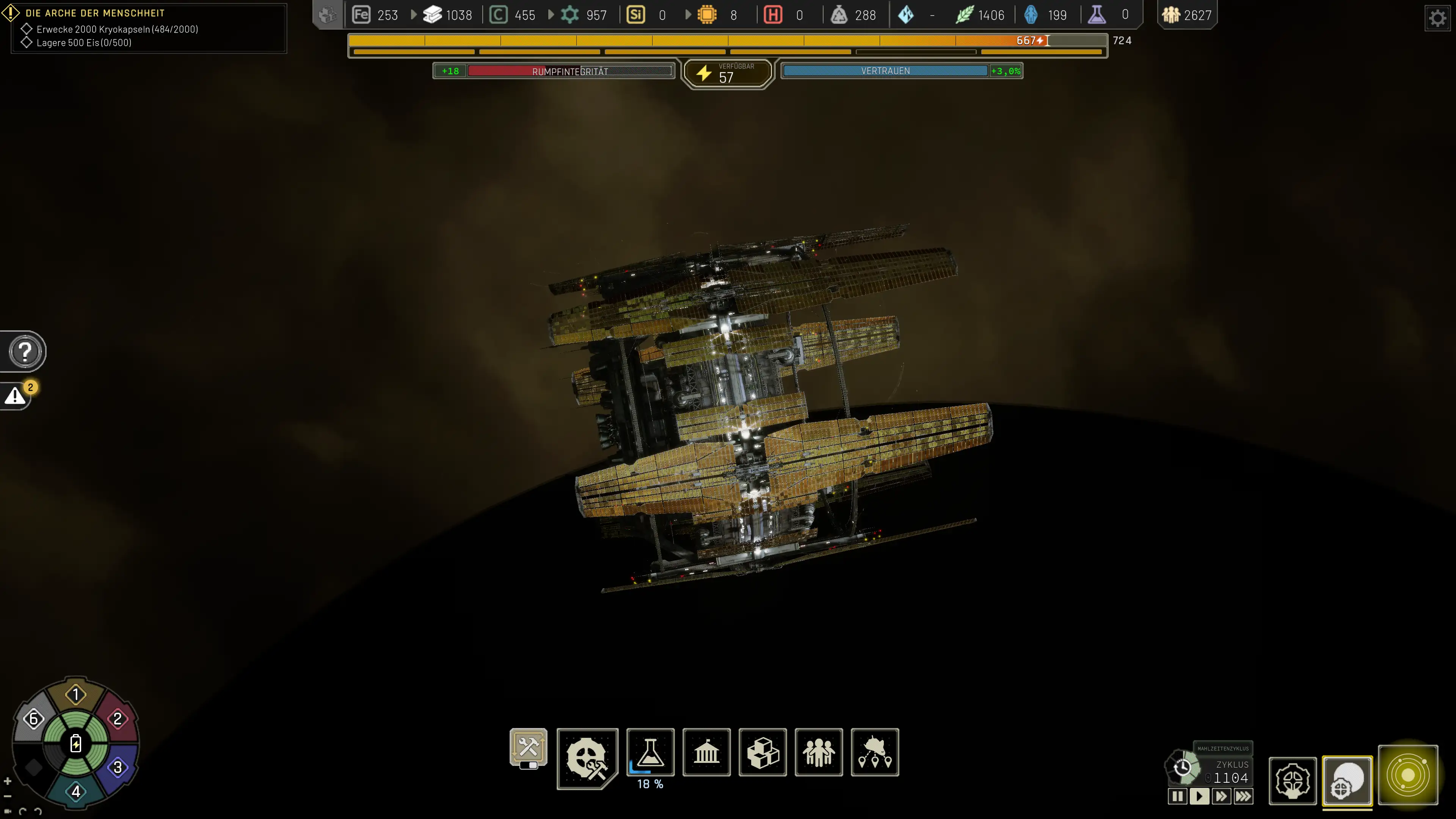Pause the game time
Viewport: 1456px width, 819px height.
click(x=1177, y=796)
